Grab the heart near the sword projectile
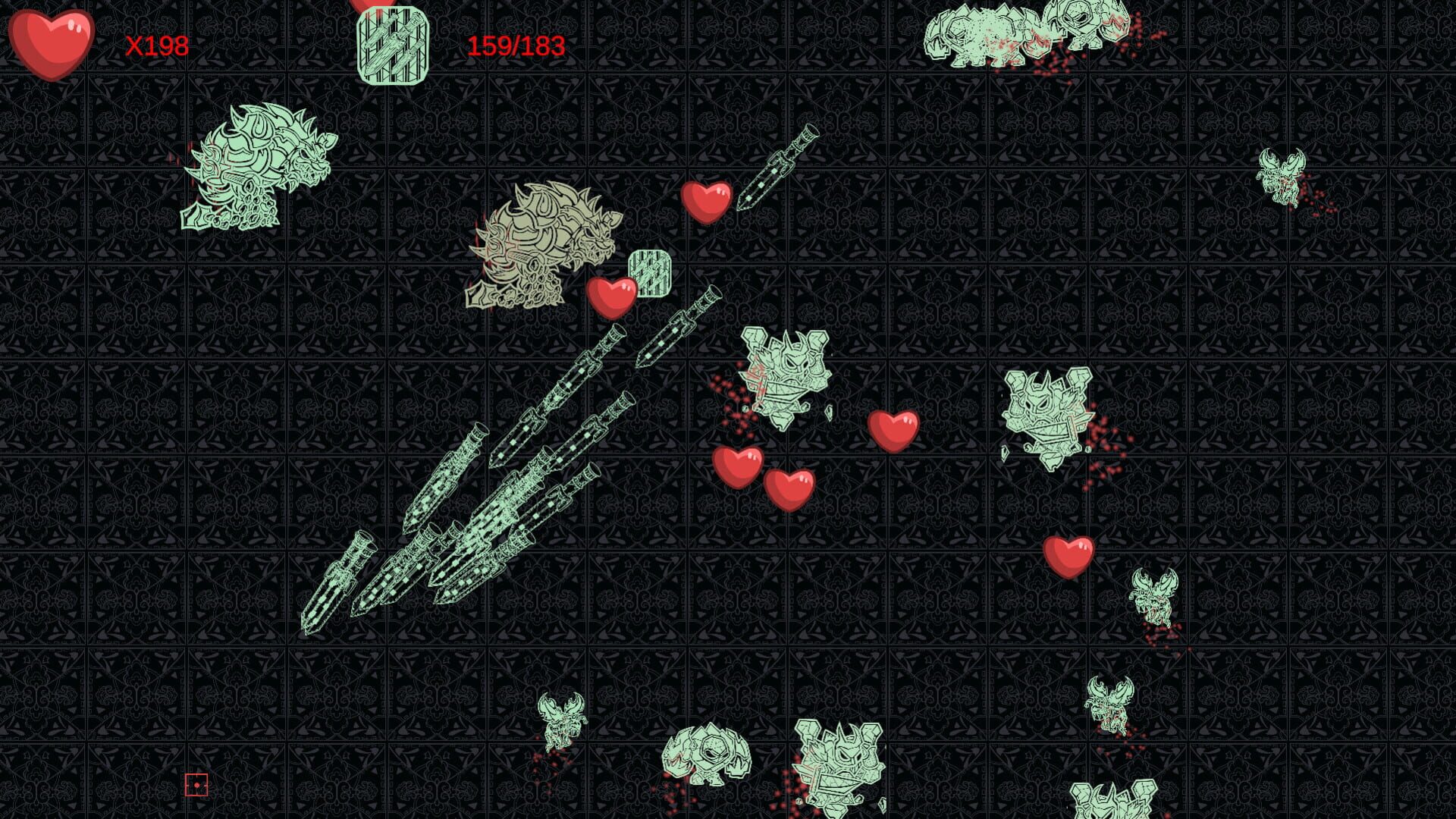 pos(707,202)
